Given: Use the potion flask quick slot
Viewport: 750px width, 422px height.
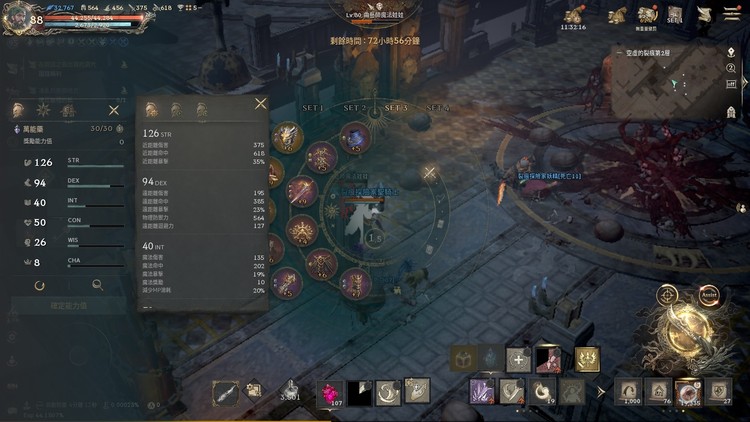Looking at the screenshot, I should [x=290, y=388].
